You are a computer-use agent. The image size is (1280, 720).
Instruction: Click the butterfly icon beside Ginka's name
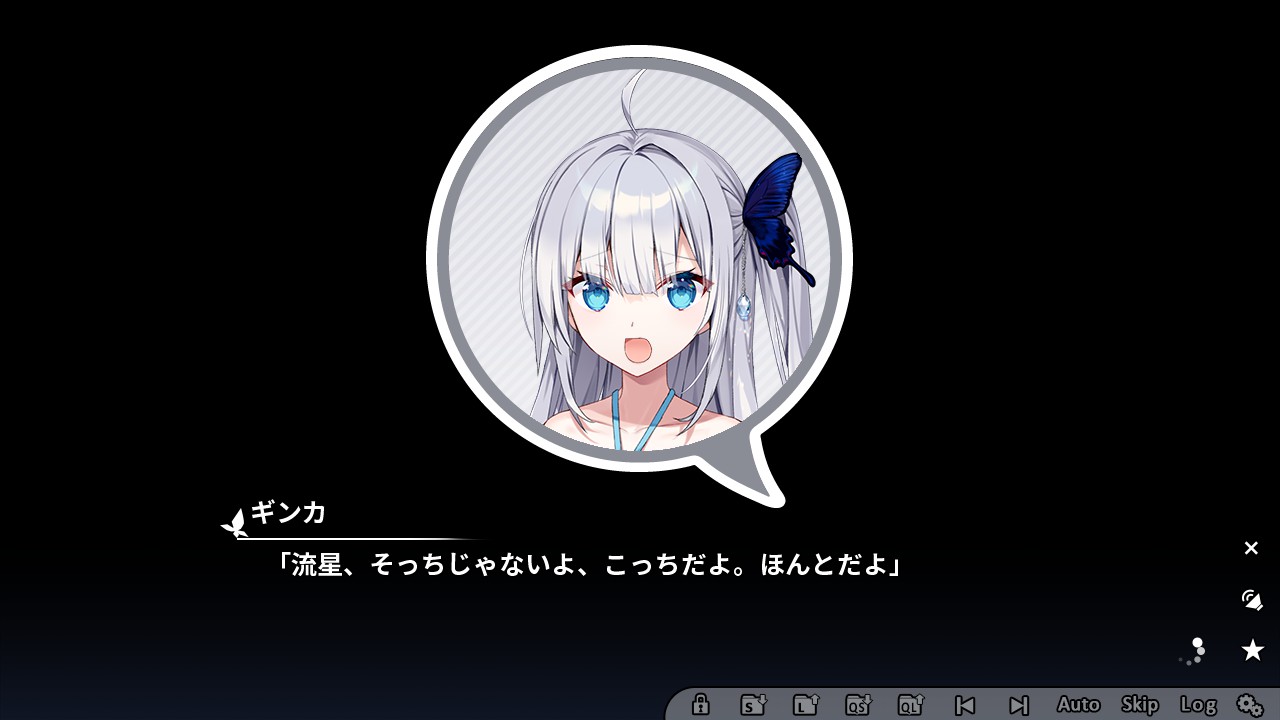pos(234,521)
